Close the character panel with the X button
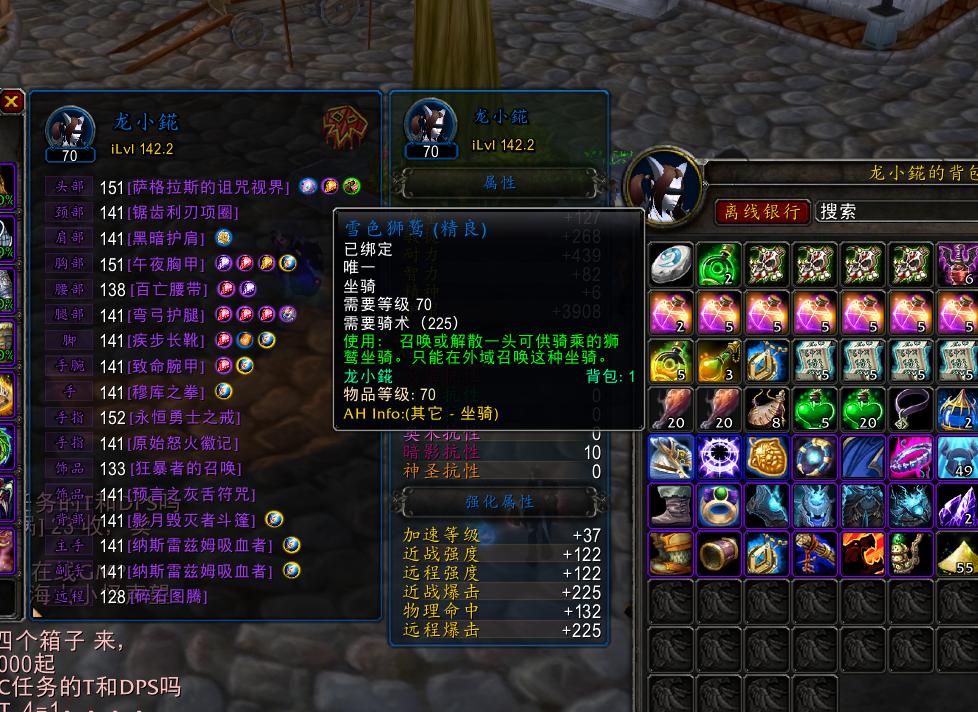Screen dimensions: 978x712 pyautogui.click(x=12, y=101)
